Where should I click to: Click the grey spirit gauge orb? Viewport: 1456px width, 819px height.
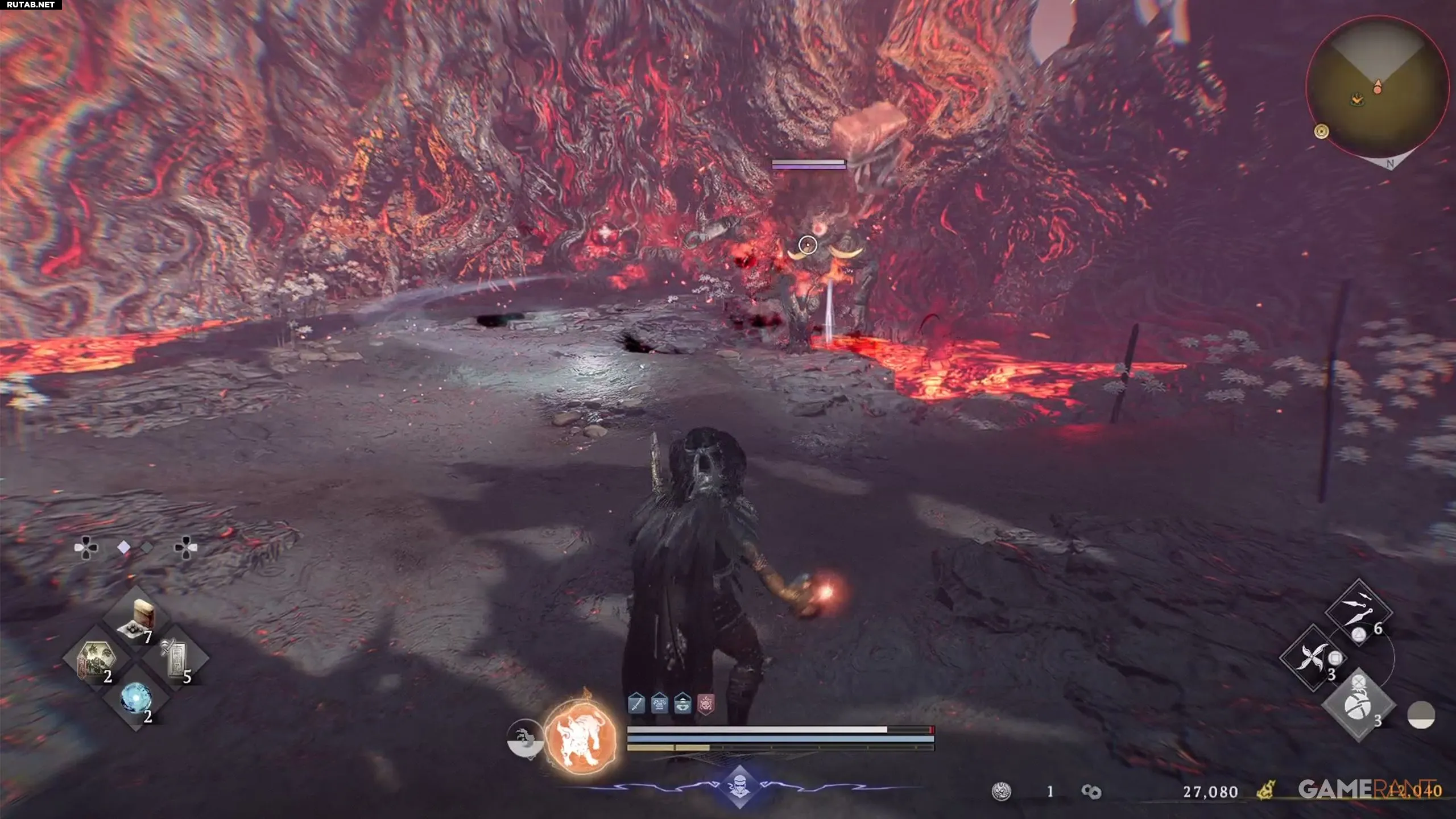524,739
